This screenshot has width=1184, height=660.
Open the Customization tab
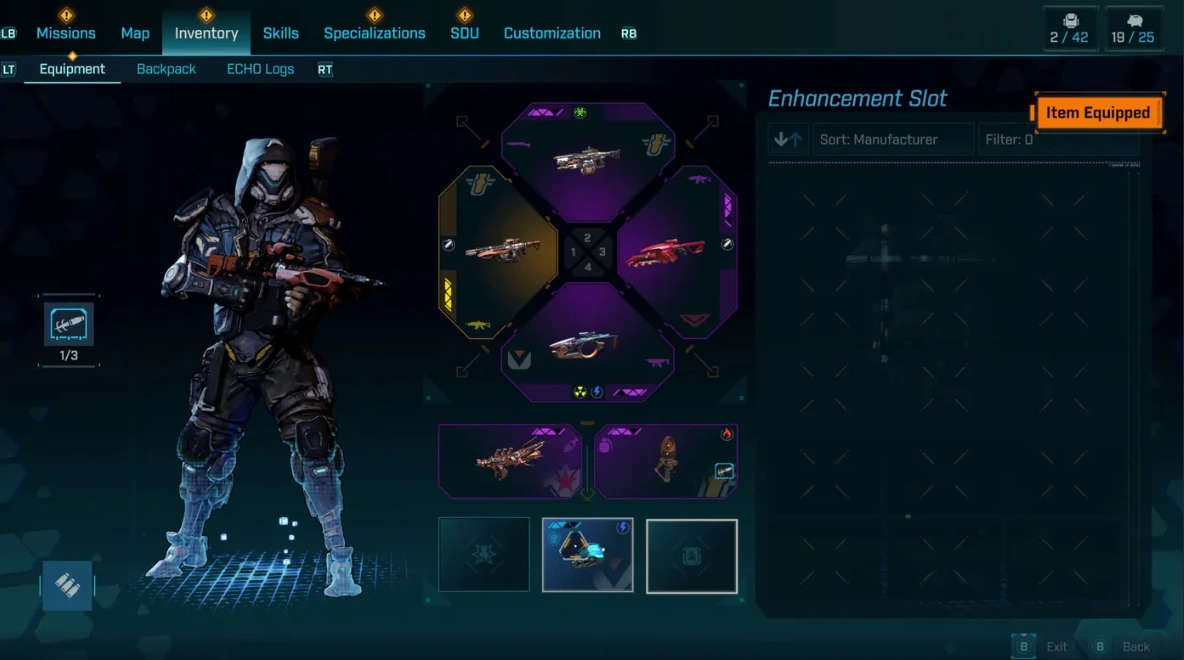tap(552, 33)
